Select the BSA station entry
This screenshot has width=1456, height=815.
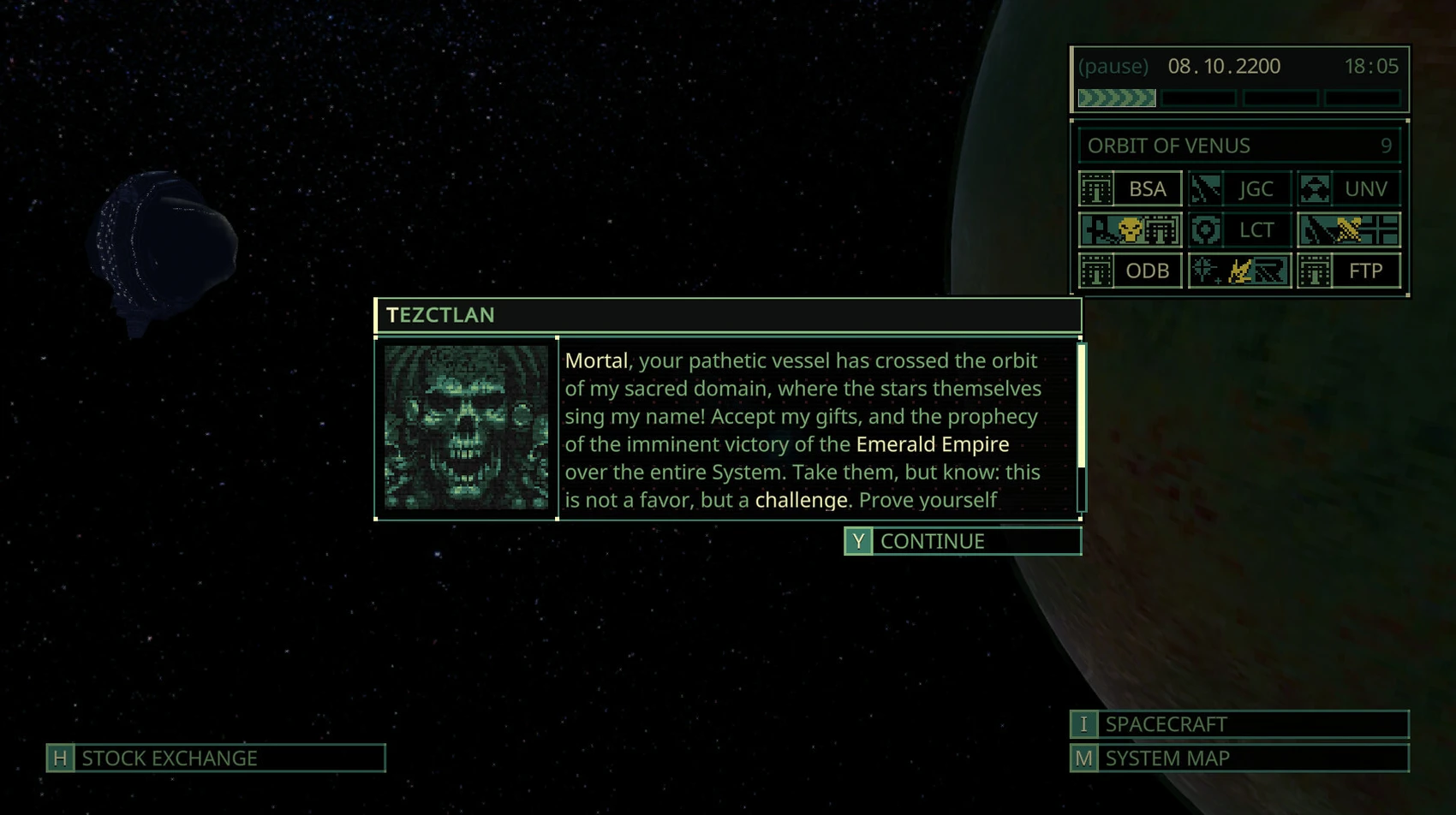[1131, 189]
